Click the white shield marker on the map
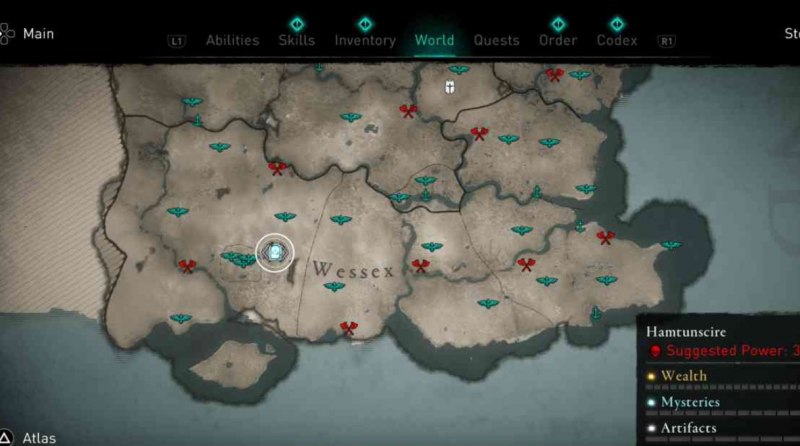Image resolution: width=800 pixels, height=446 pixels. point(450,88)
